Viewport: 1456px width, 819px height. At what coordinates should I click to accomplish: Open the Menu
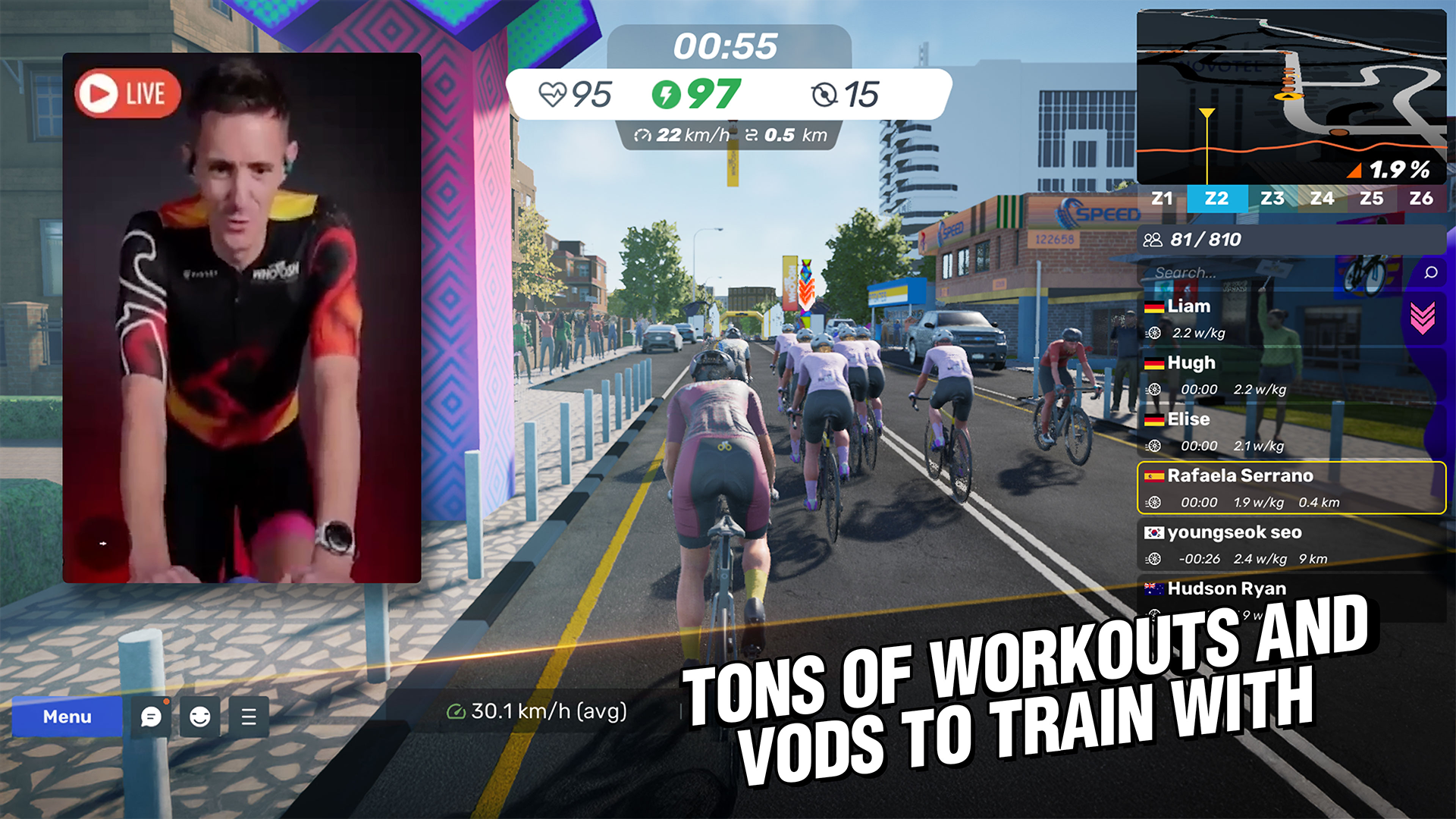(67, 717)
